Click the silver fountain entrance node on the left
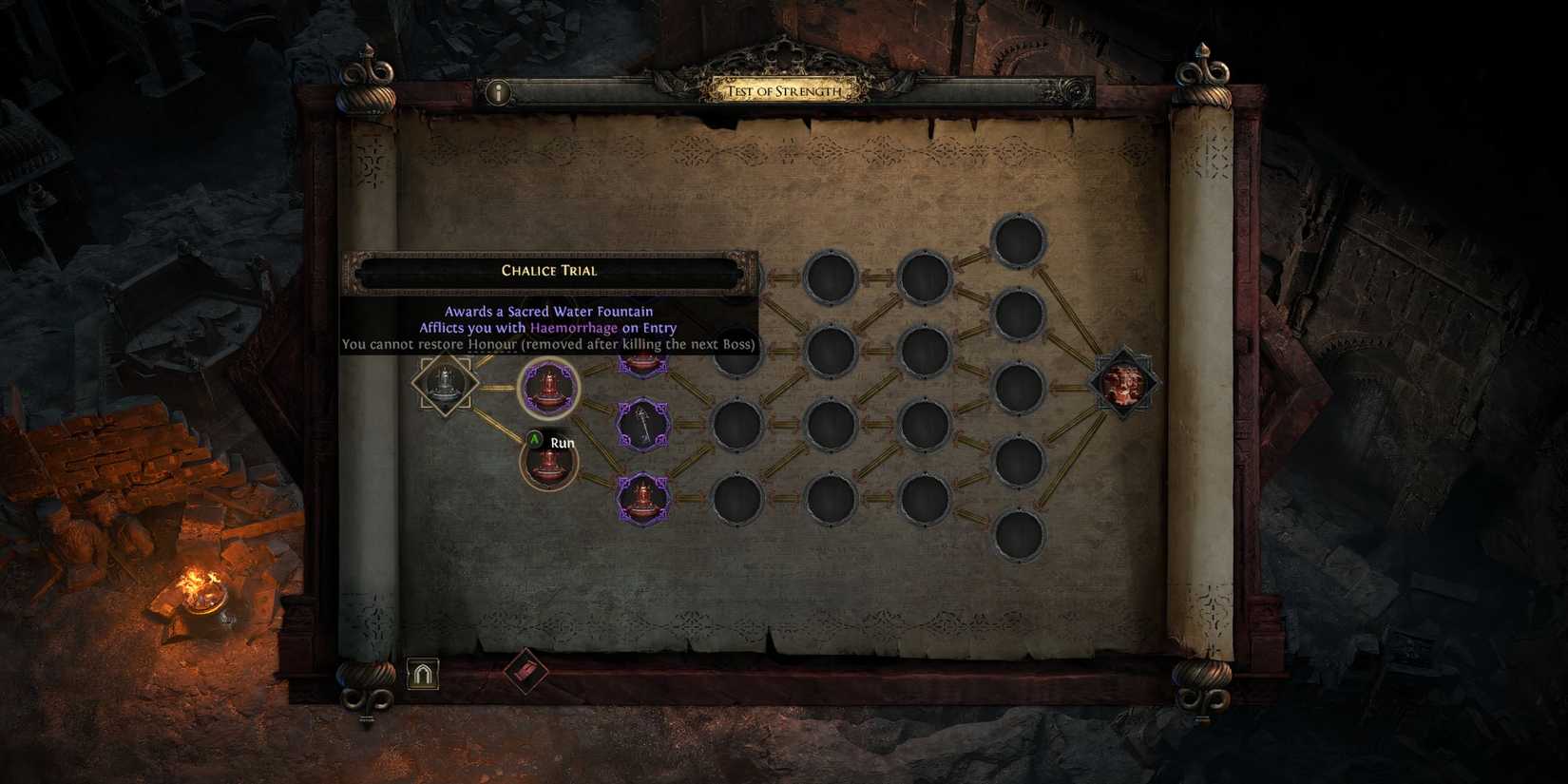Screen dimensions: 1568x784 (444, 387)
